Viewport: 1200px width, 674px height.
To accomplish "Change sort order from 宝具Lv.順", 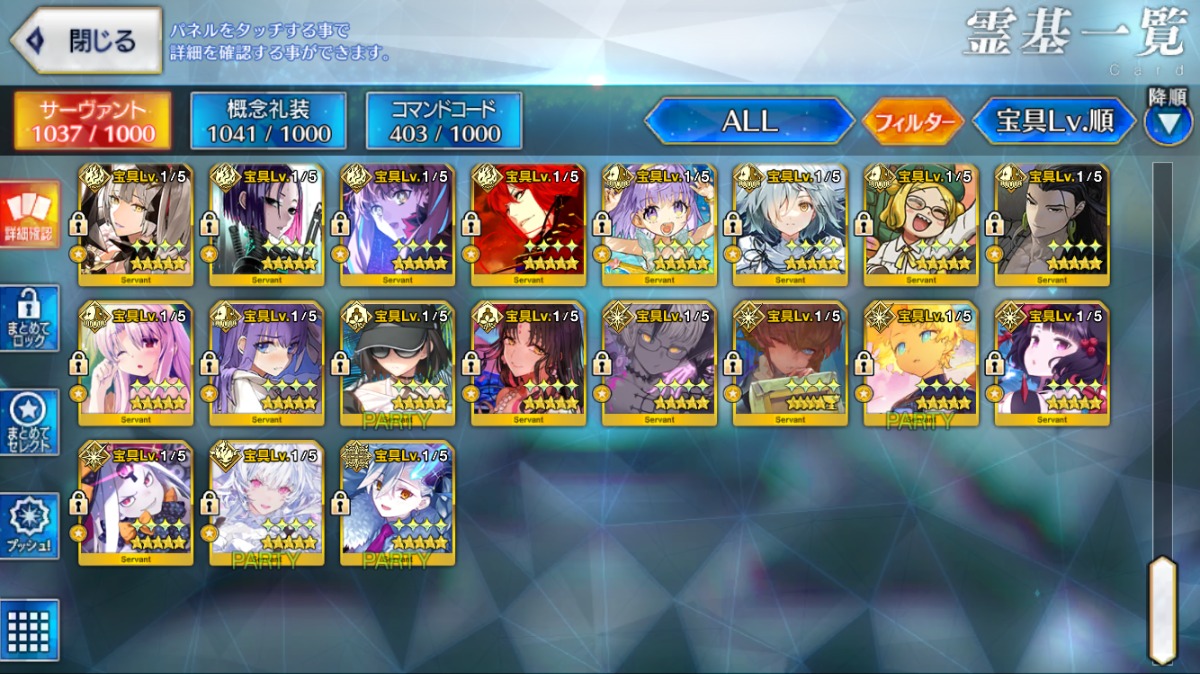I will pos(1054,121).
